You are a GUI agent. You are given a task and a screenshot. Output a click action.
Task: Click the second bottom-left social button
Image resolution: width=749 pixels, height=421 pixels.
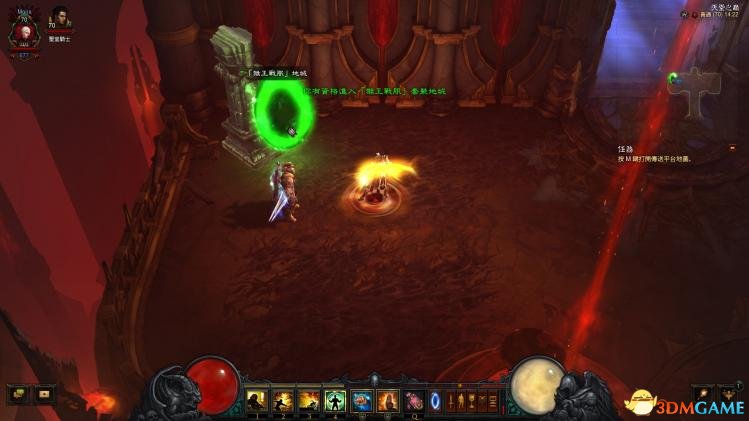click(44, 394)
